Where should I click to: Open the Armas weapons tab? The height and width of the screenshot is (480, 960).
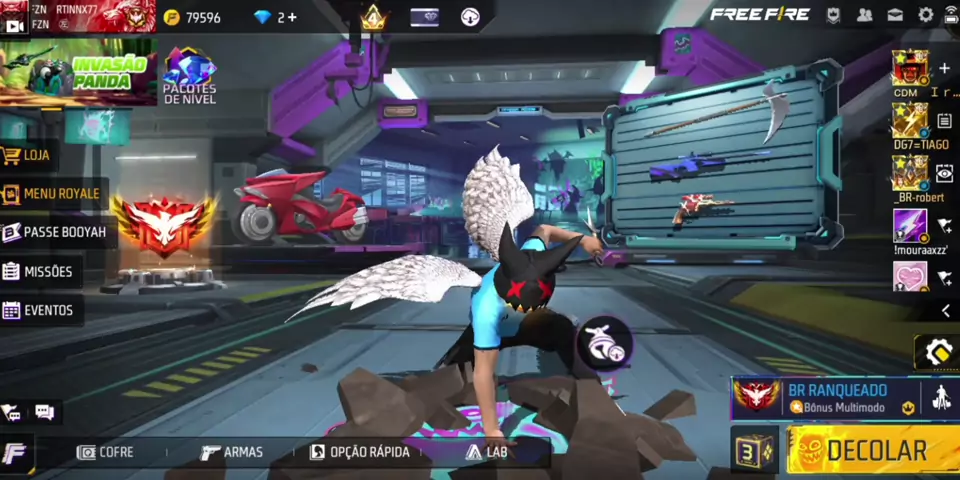pyautogui.click(x=232, y=452)
